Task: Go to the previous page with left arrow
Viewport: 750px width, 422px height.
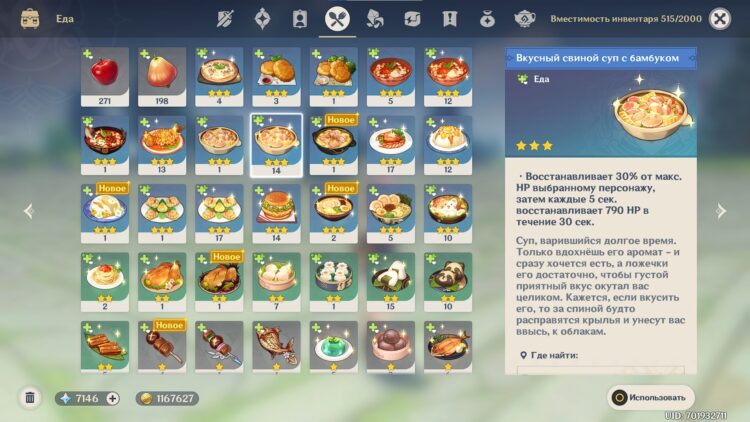Action: point(28,211)
